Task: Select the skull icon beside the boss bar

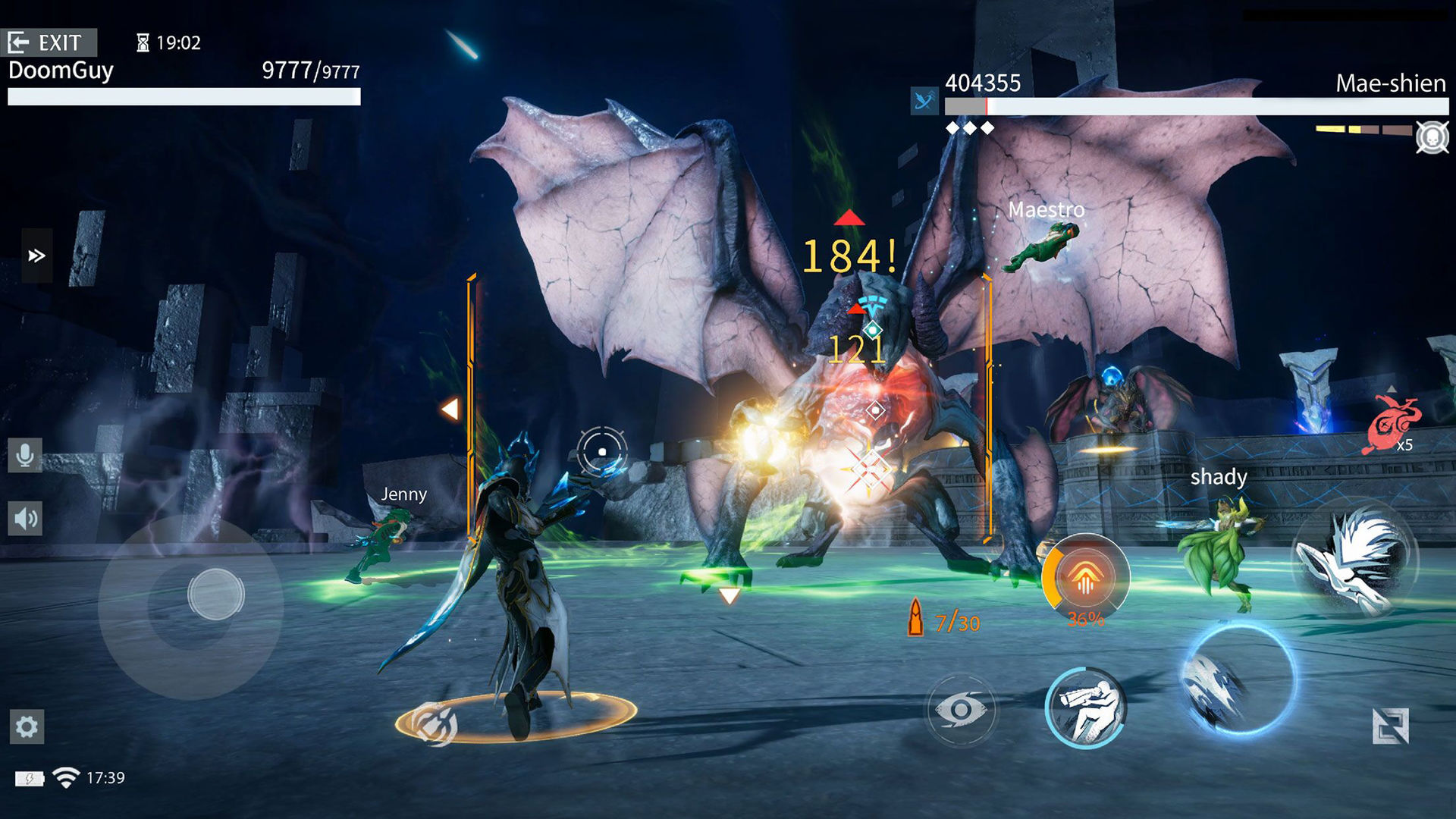Action: click(1432, 138)
